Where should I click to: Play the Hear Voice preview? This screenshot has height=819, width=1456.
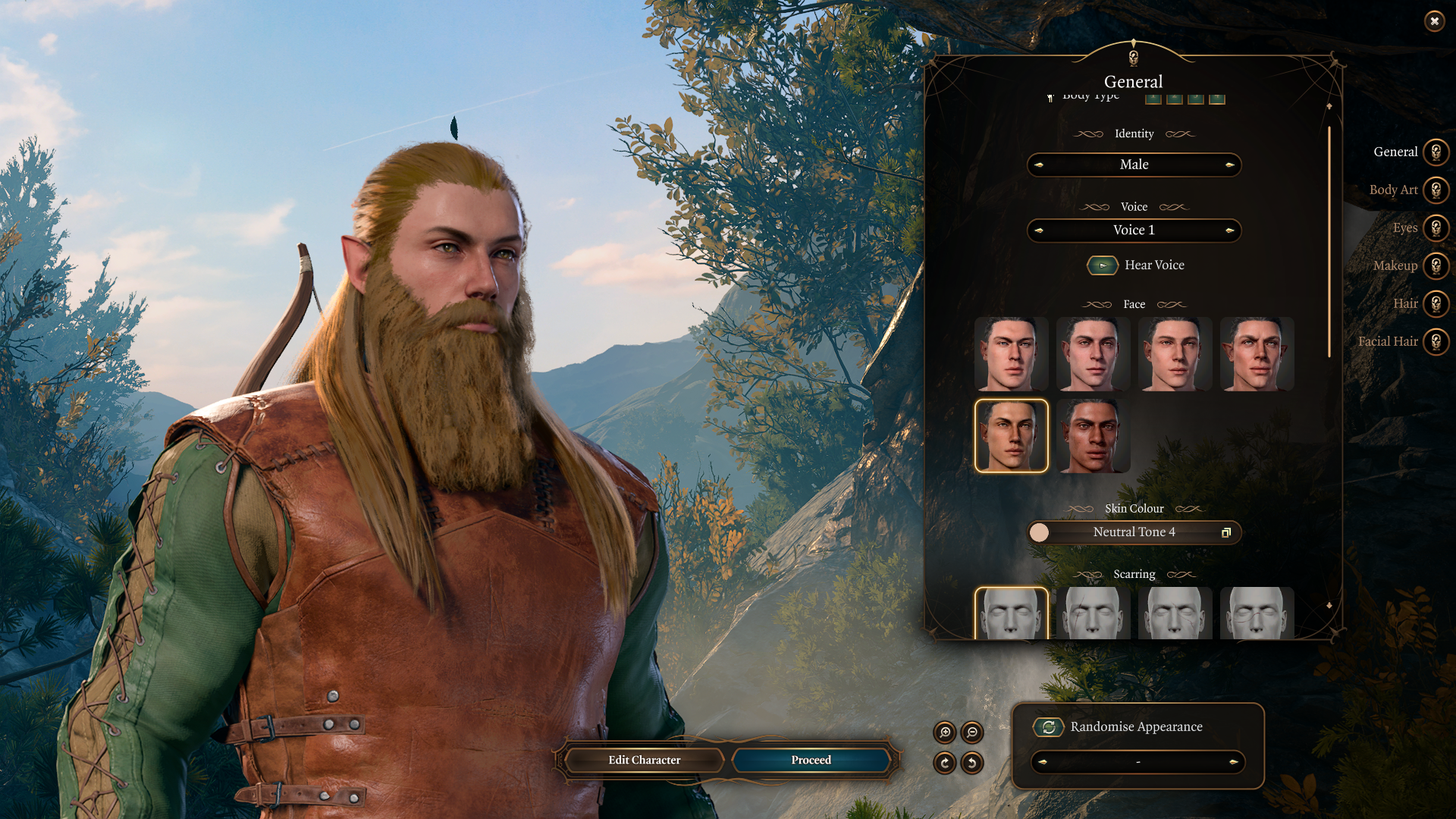1101,265
